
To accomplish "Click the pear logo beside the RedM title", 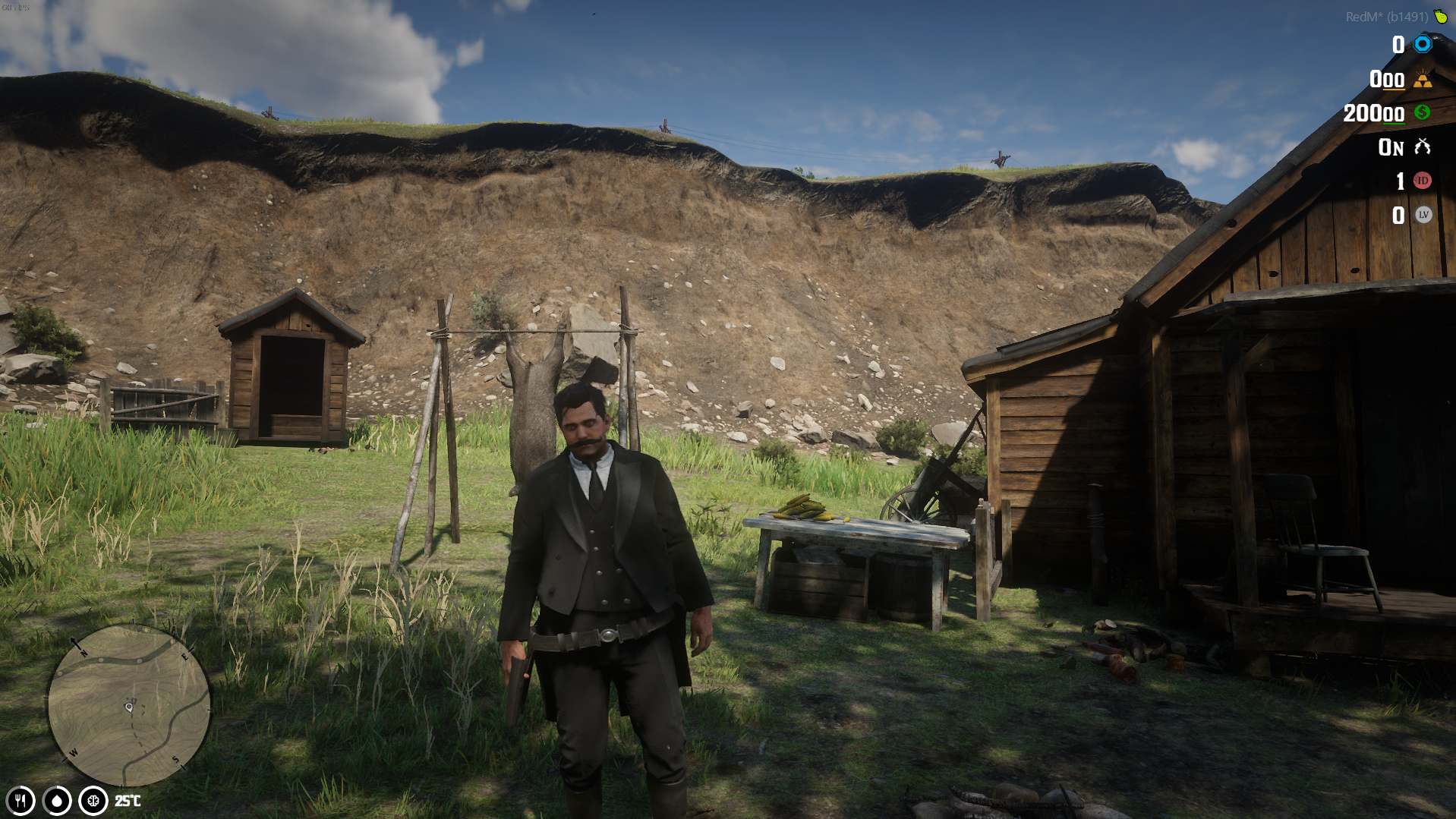I will click(x=1442, y=15).
